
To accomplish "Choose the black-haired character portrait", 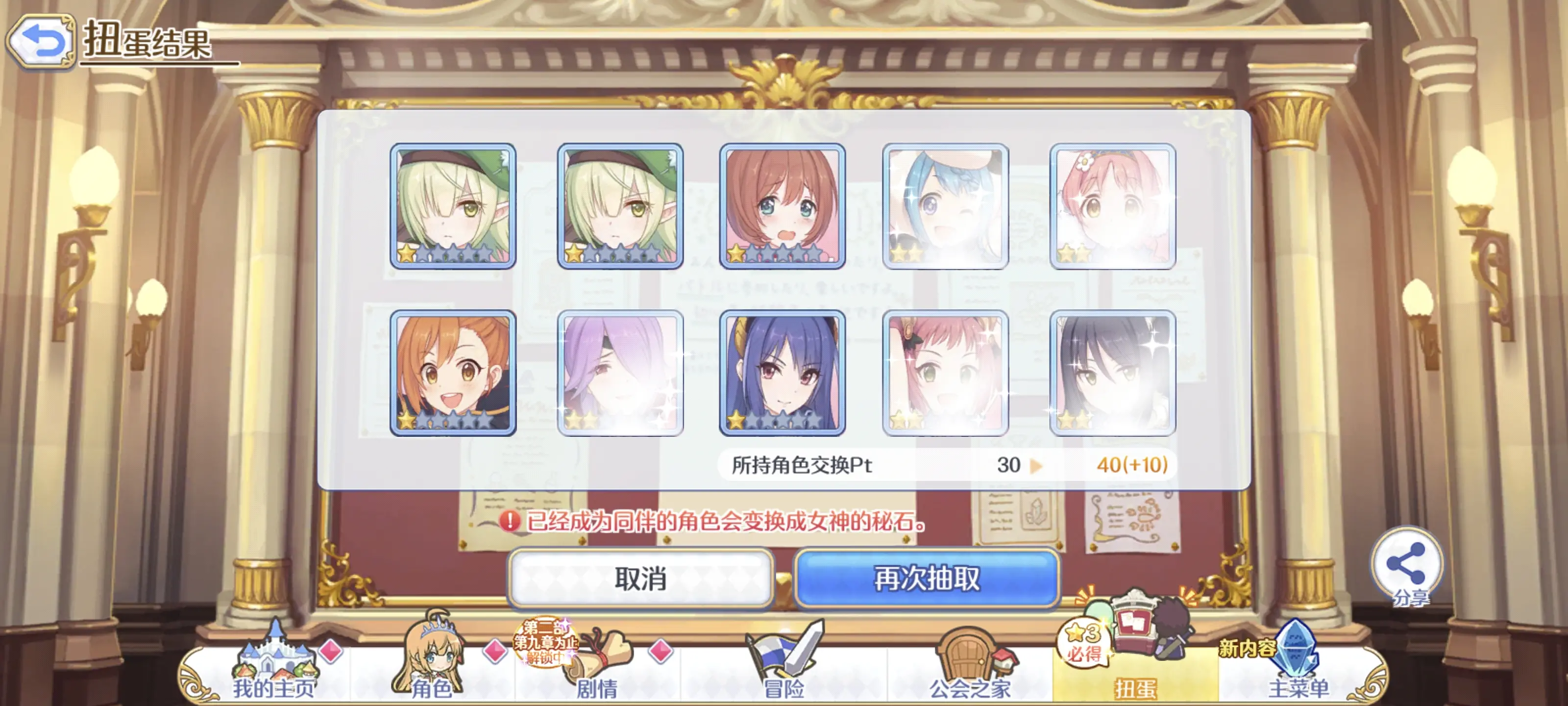I will [x=1113, y=373].
